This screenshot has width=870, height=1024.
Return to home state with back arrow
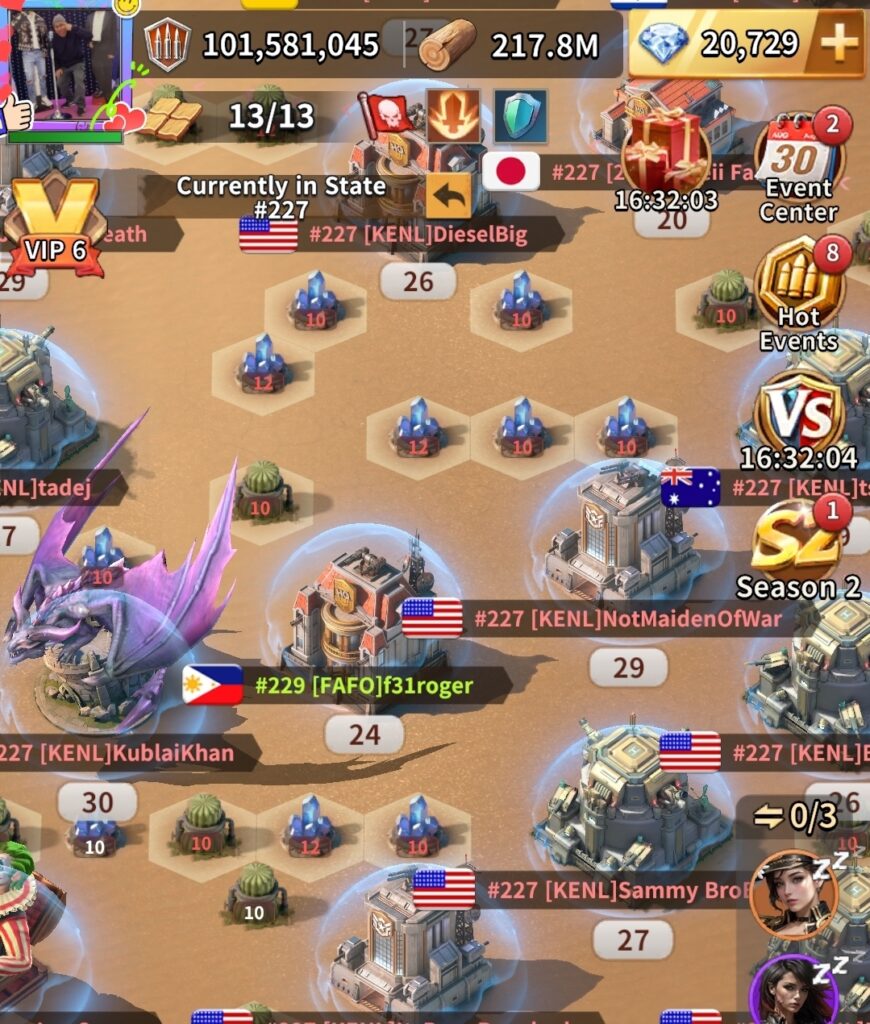pyautogui.click(x=448, y=196)
